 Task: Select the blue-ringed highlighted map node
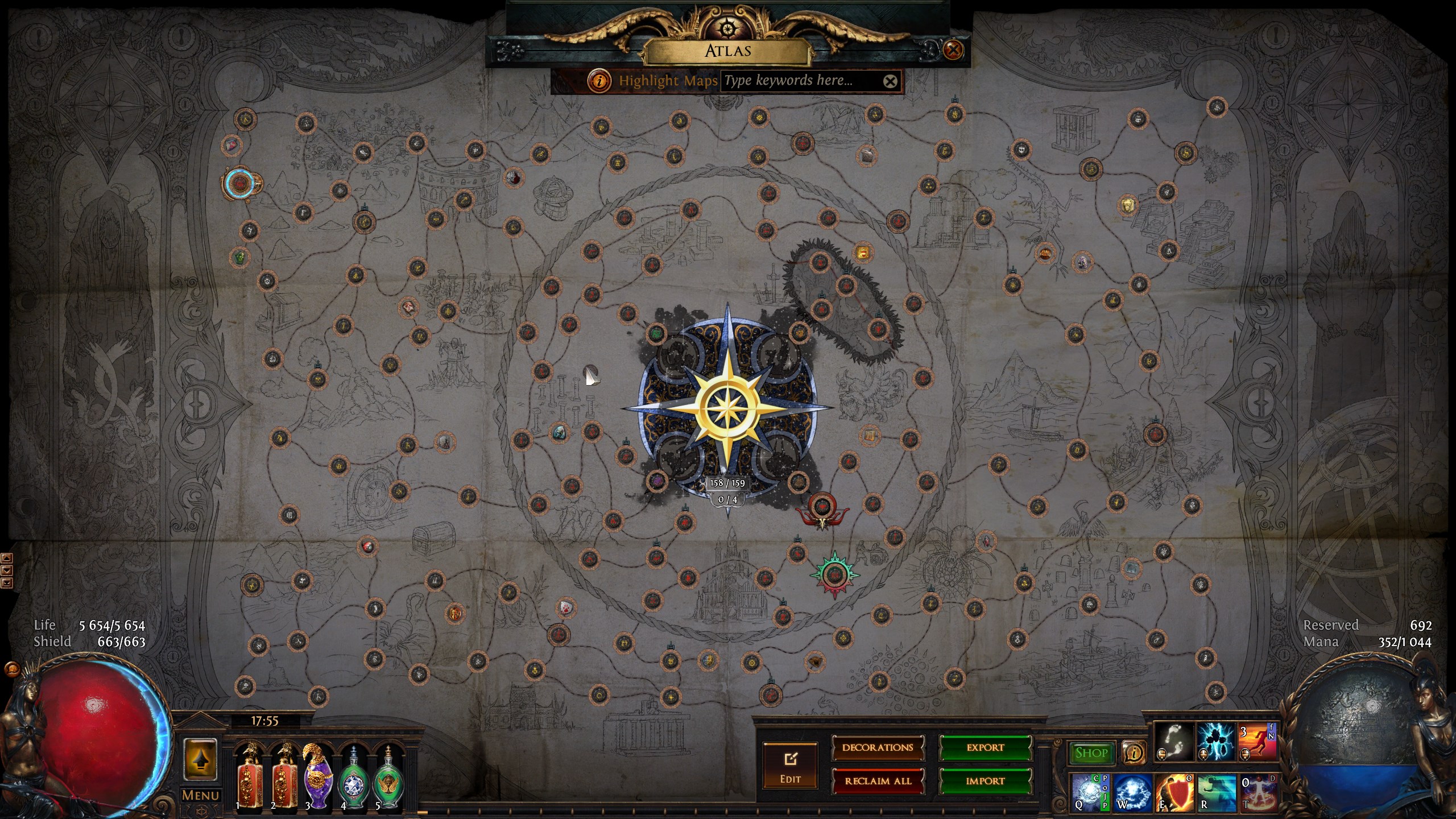pos(239,183)
